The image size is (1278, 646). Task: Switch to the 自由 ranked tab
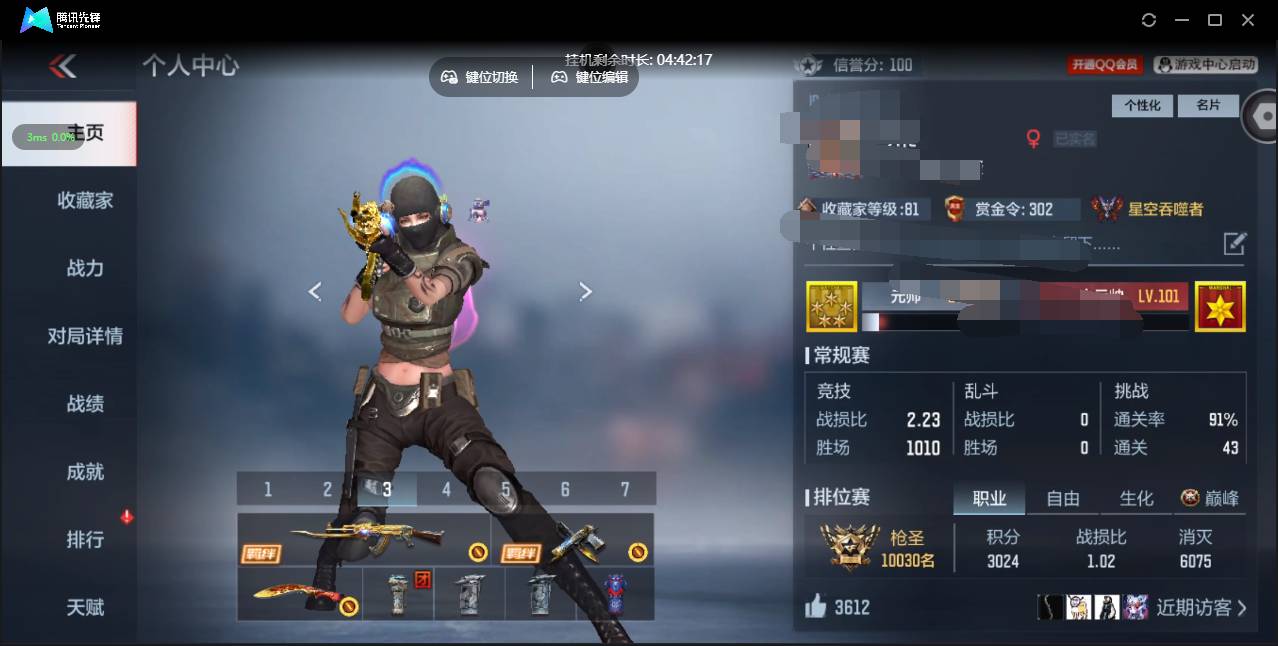tap(1062, 498)
